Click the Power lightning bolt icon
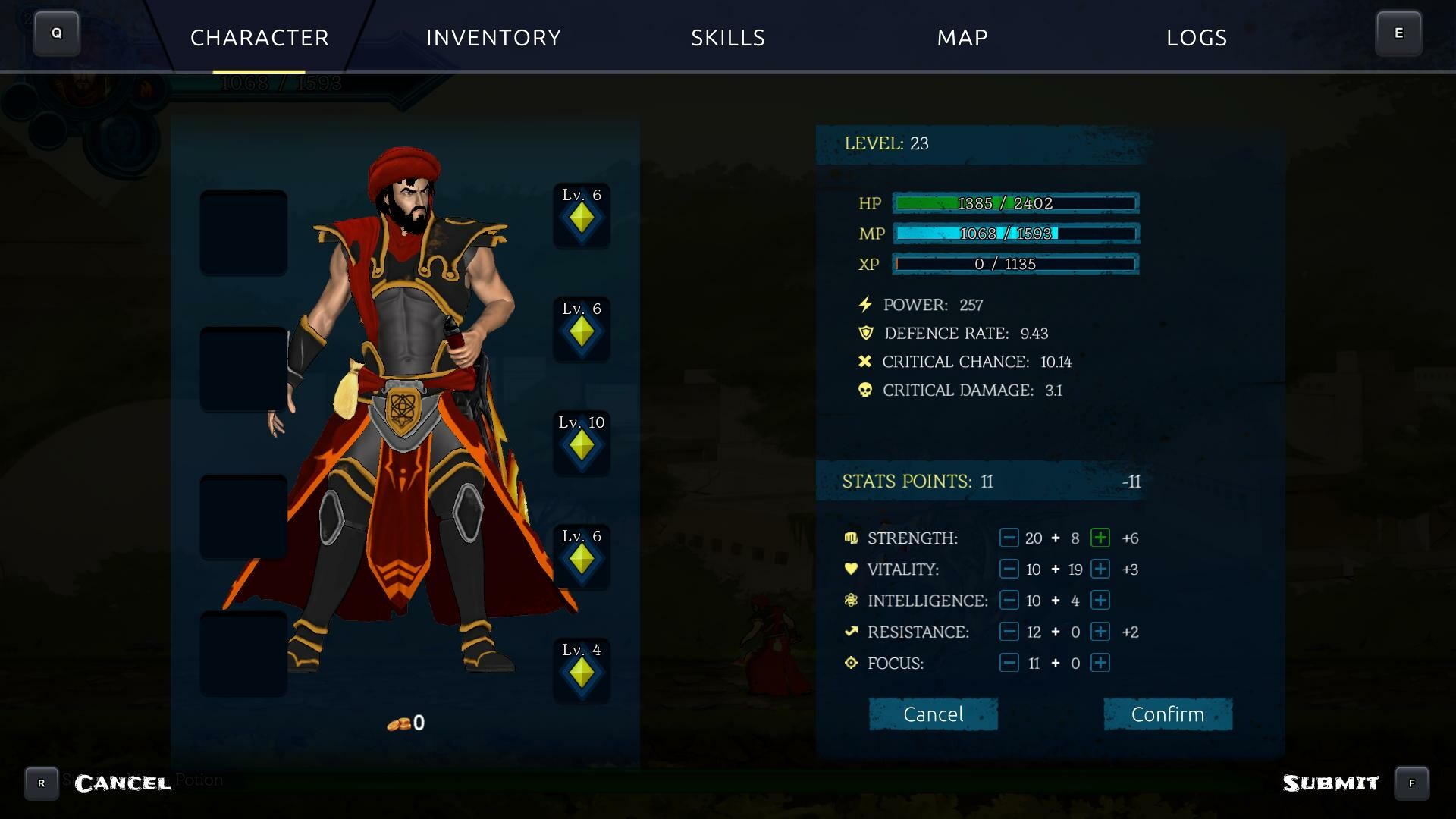1456x819 pixels. coord(864,304)
